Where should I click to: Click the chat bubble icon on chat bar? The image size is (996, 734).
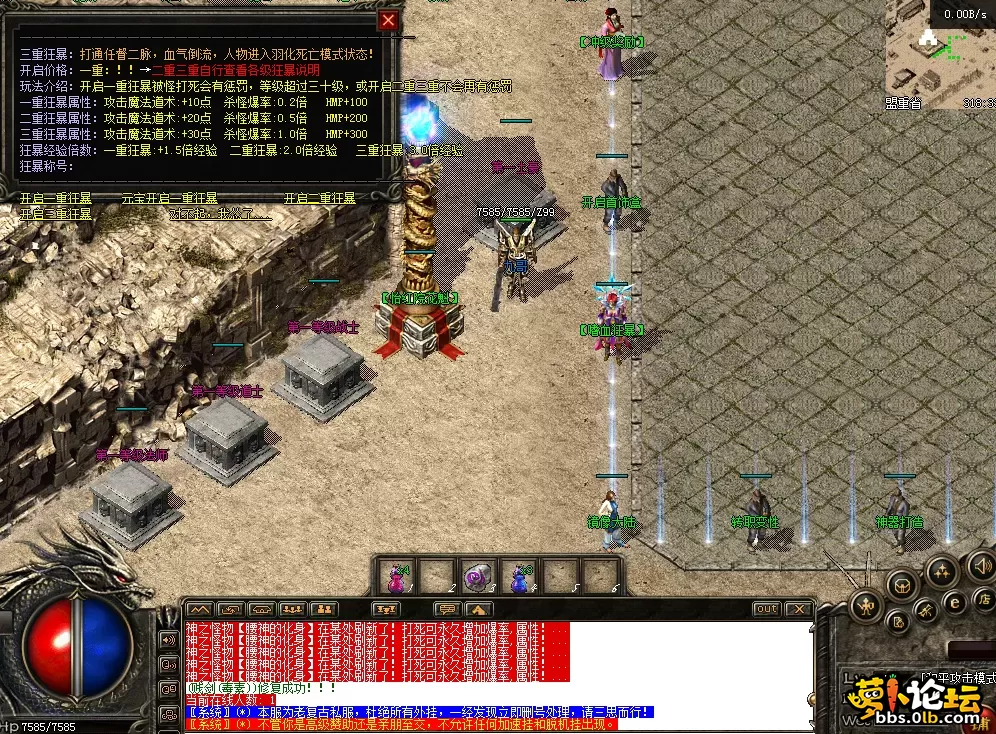pos(447,608)
